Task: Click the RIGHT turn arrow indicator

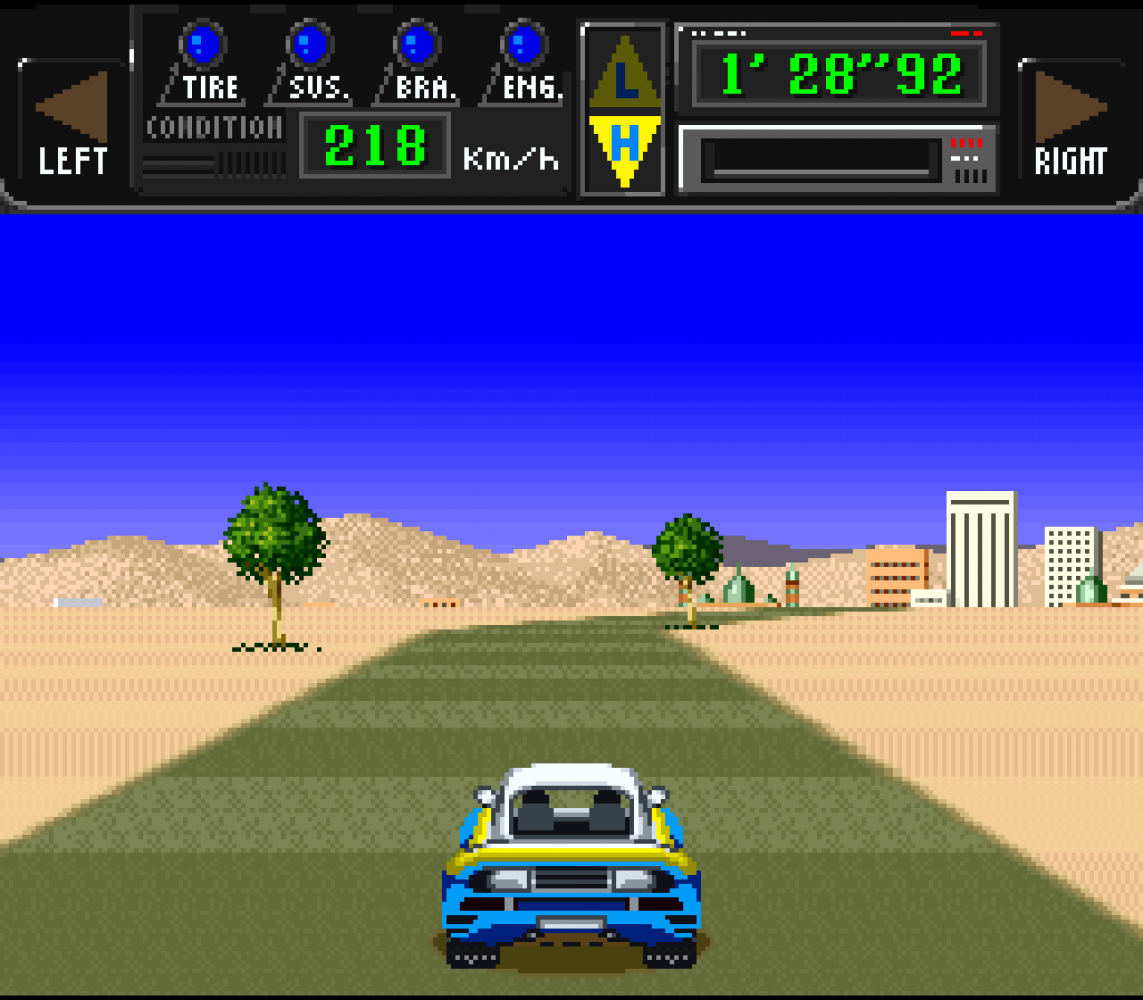Action: click(1069, 106)
